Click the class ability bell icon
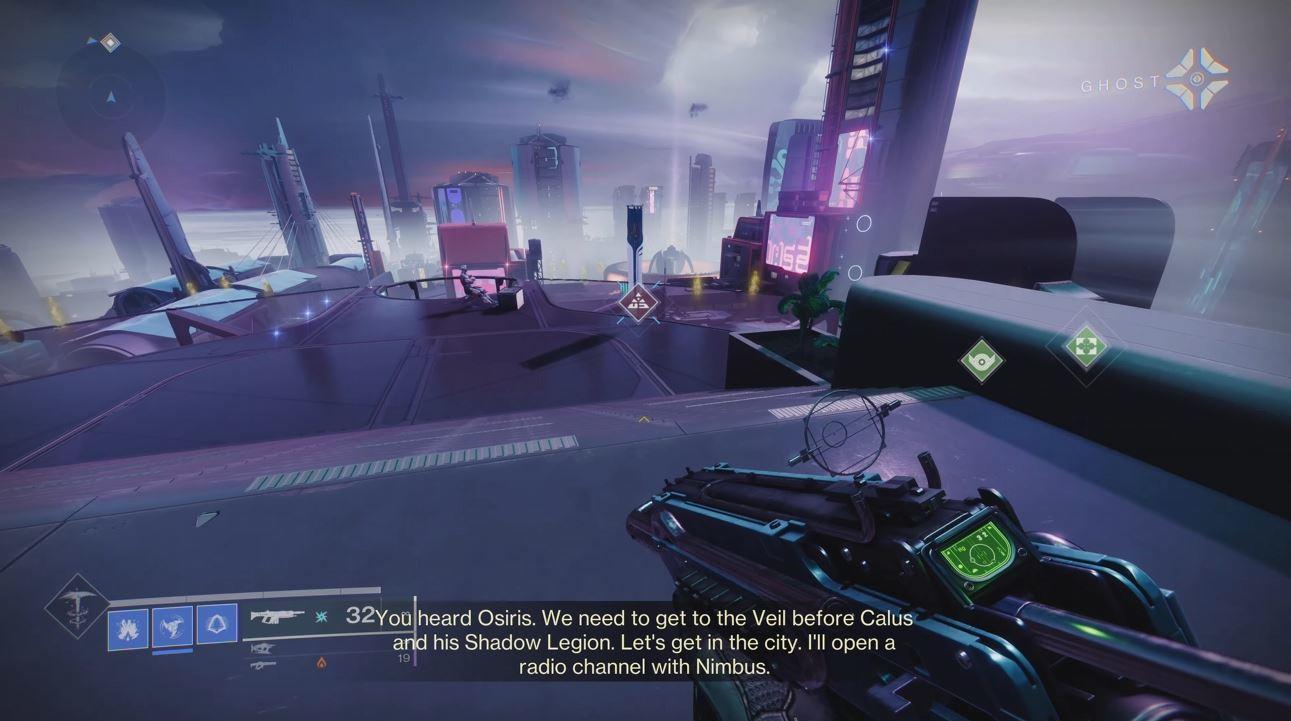Viewport: 1291px width, 721px height. click(x=217, y=625)
